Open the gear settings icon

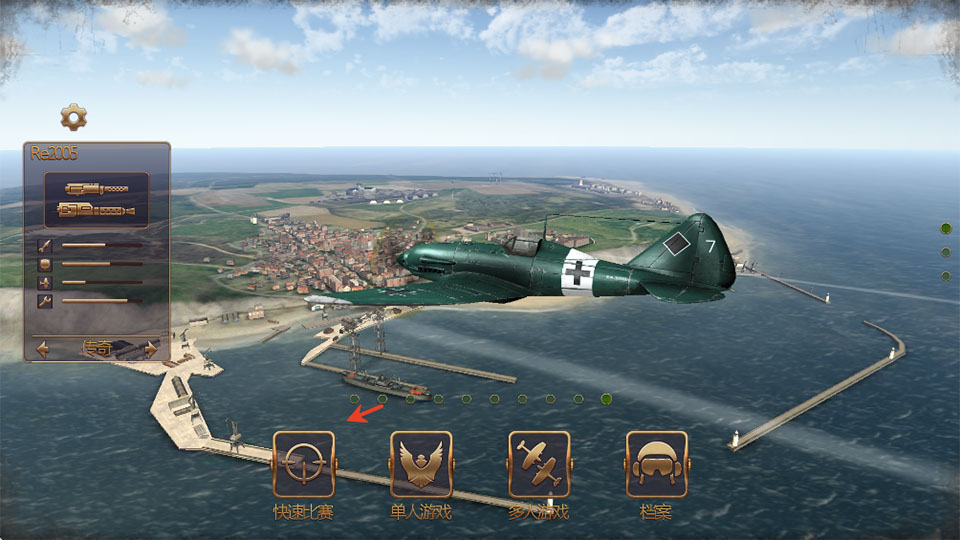(x=73, y=117)
